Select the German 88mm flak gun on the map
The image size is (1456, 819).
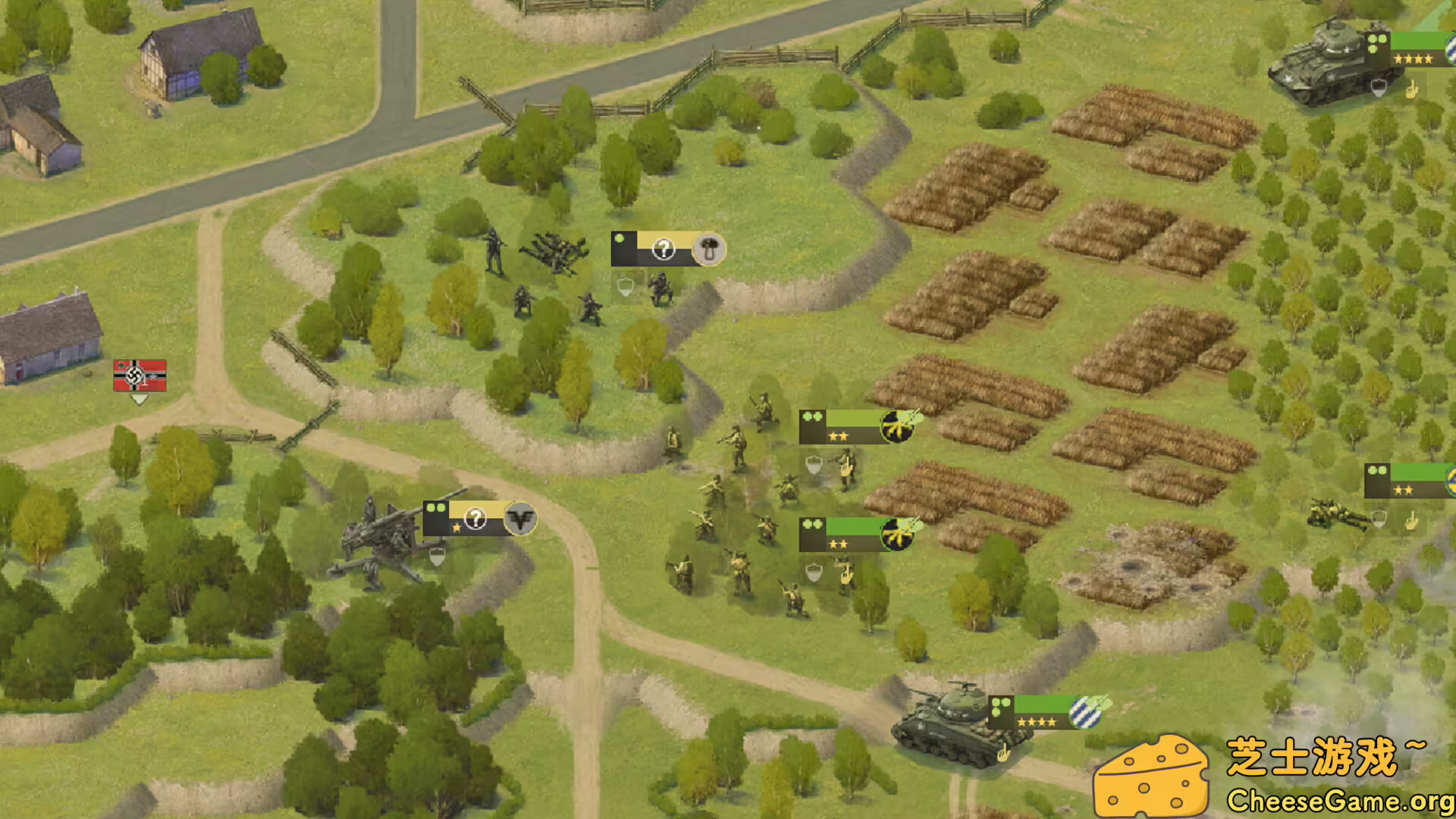coord(387,538)
